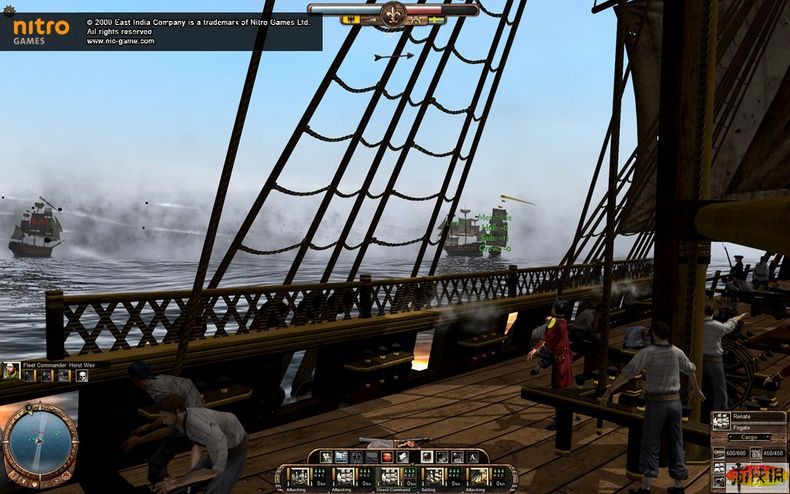Select the ship card labeled Sailing
The image size is (790, 494).
click(432, 476)
